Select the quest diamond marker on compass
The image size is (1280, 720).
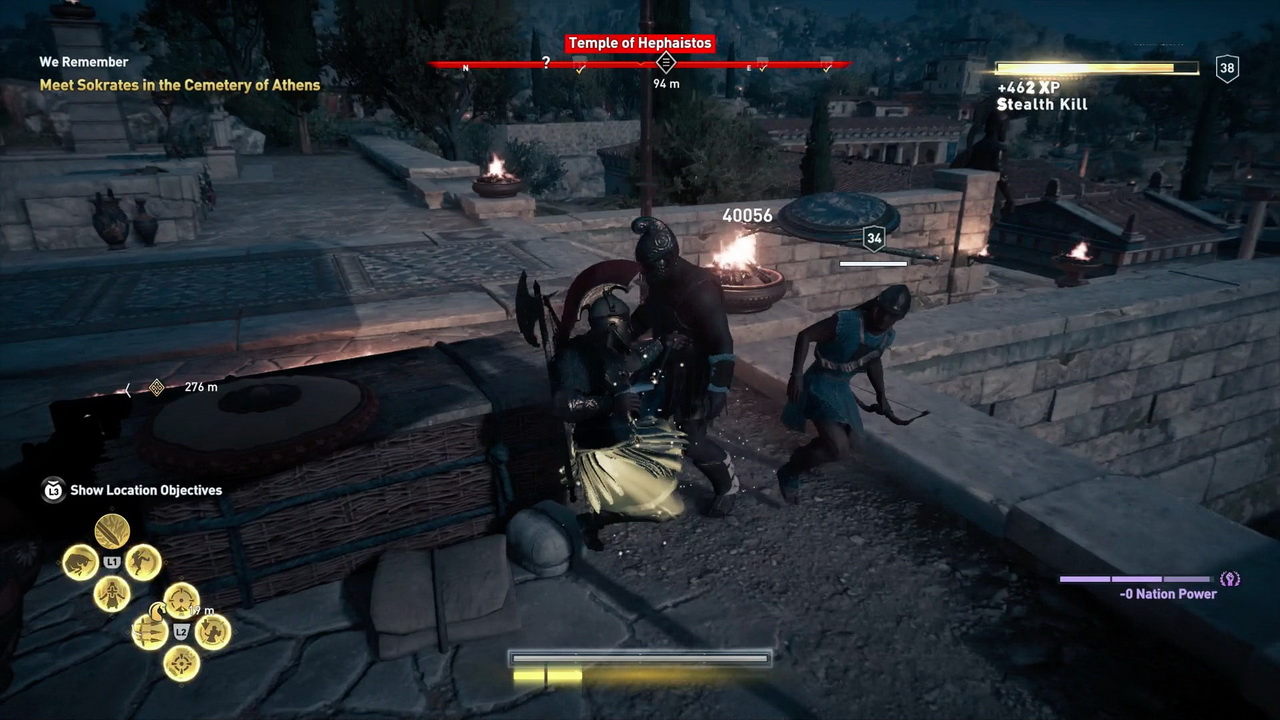tap(666, 63)
